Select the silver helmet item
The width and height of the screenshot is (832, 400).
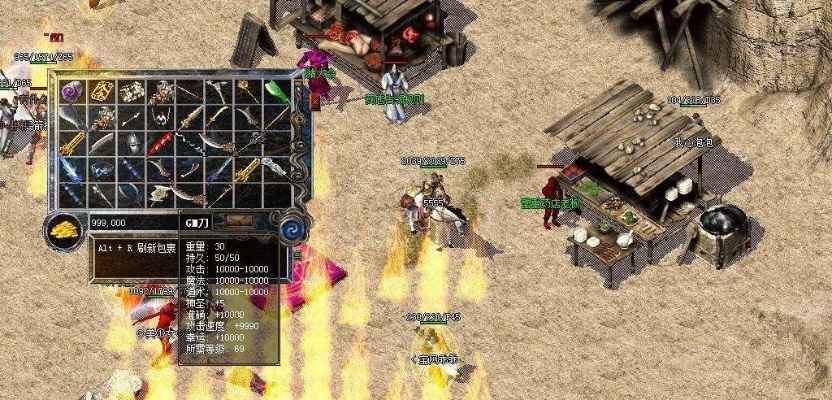(129, 145)
